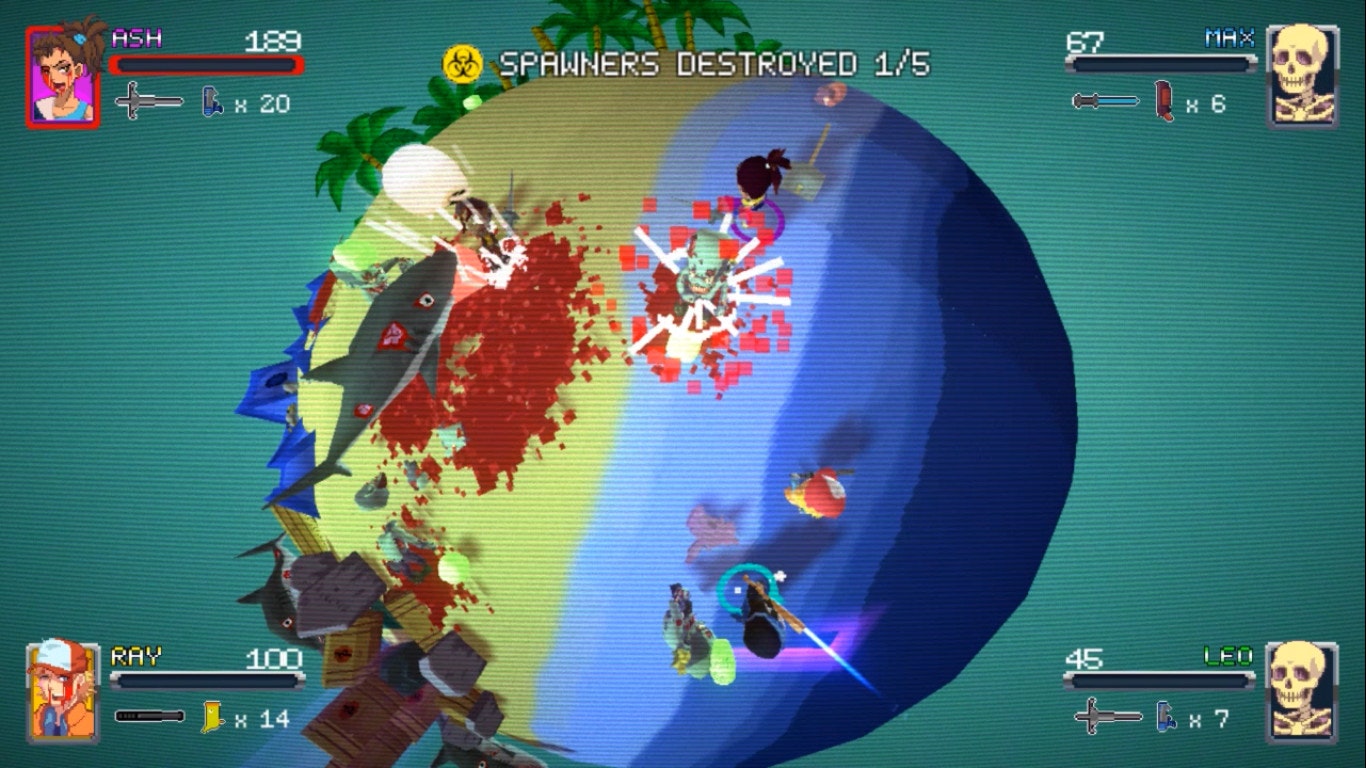Select Ash's character portrait
The image size is (1366, 768).
point(63,77)
